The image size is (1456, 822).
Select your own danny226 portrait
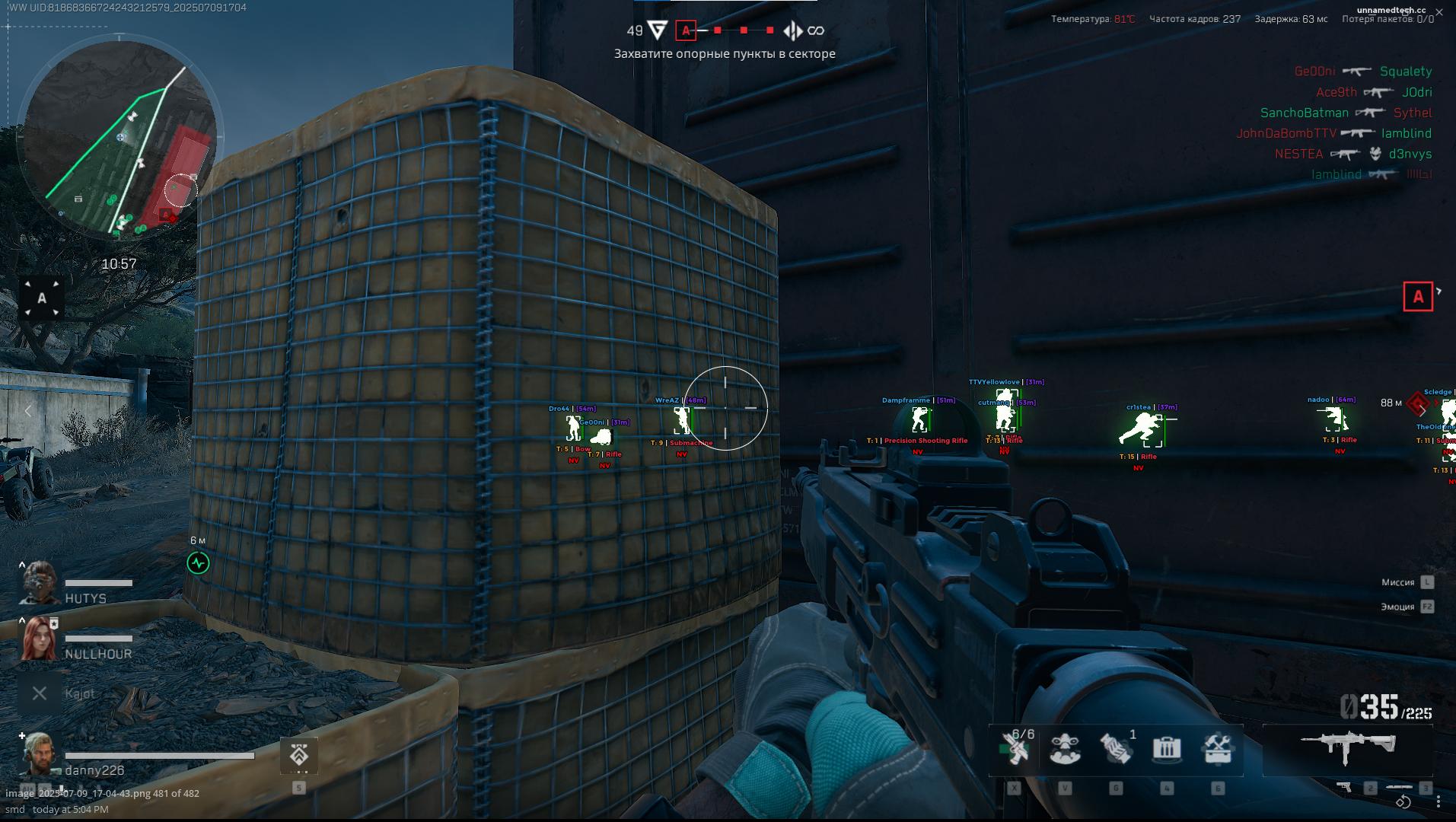point(39,754)
